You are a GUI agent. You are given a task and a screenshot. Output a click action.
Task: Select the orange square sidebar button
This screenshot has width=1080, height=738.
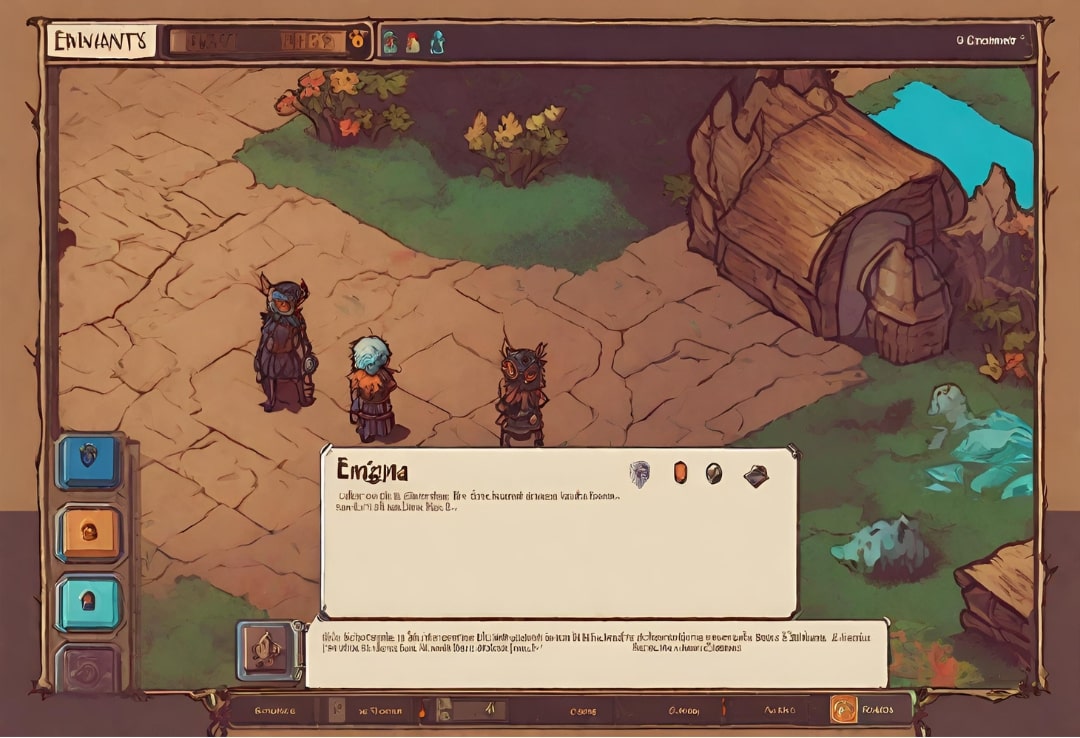click(x=89, y=533)
